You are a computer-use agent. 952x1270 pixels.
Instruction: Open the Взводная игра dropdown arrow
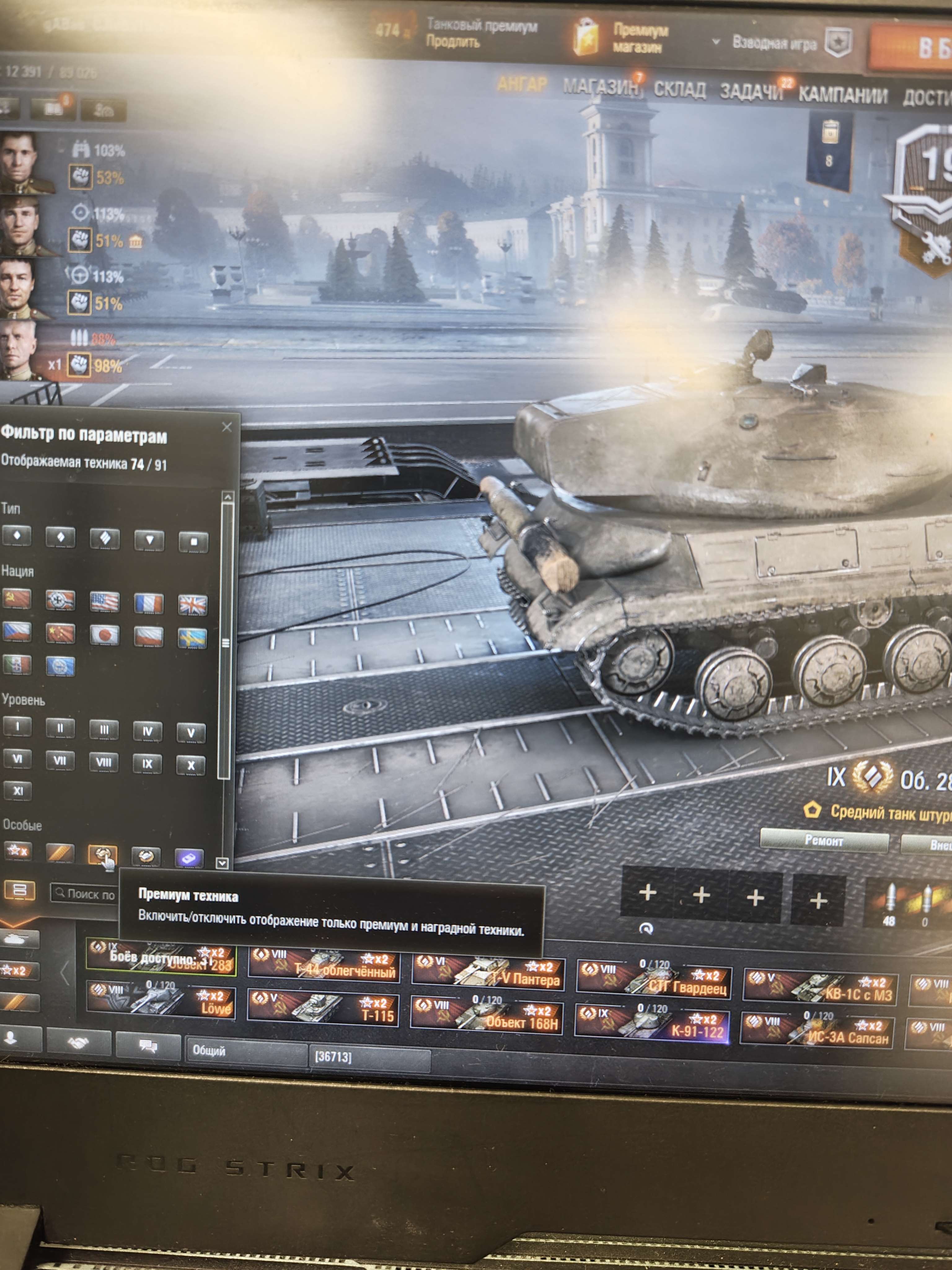pyautogui.click(x=716, y=42)
